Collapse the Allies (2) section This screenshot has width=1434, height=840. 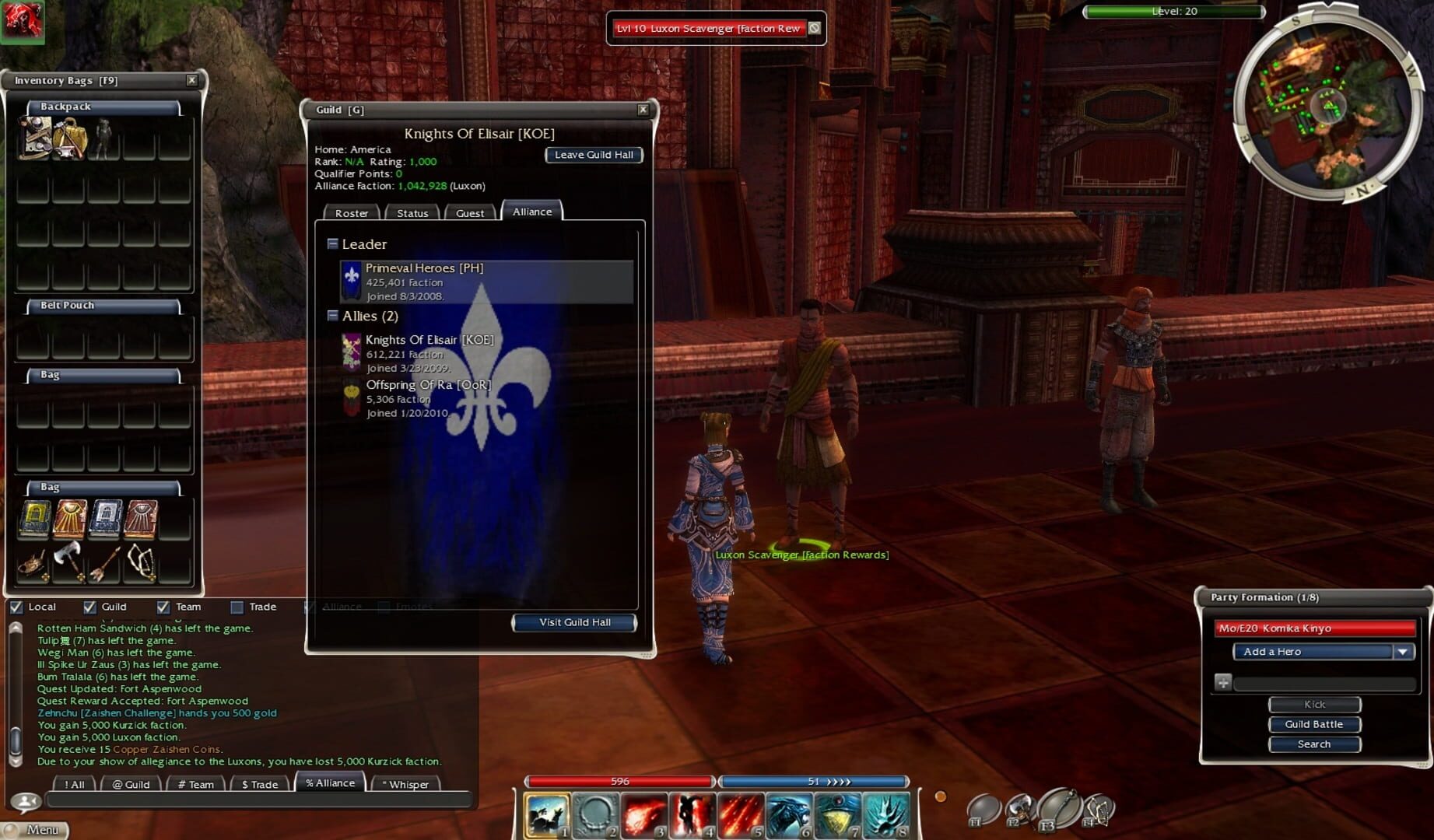pyautogui.click(x=334, y=316)
